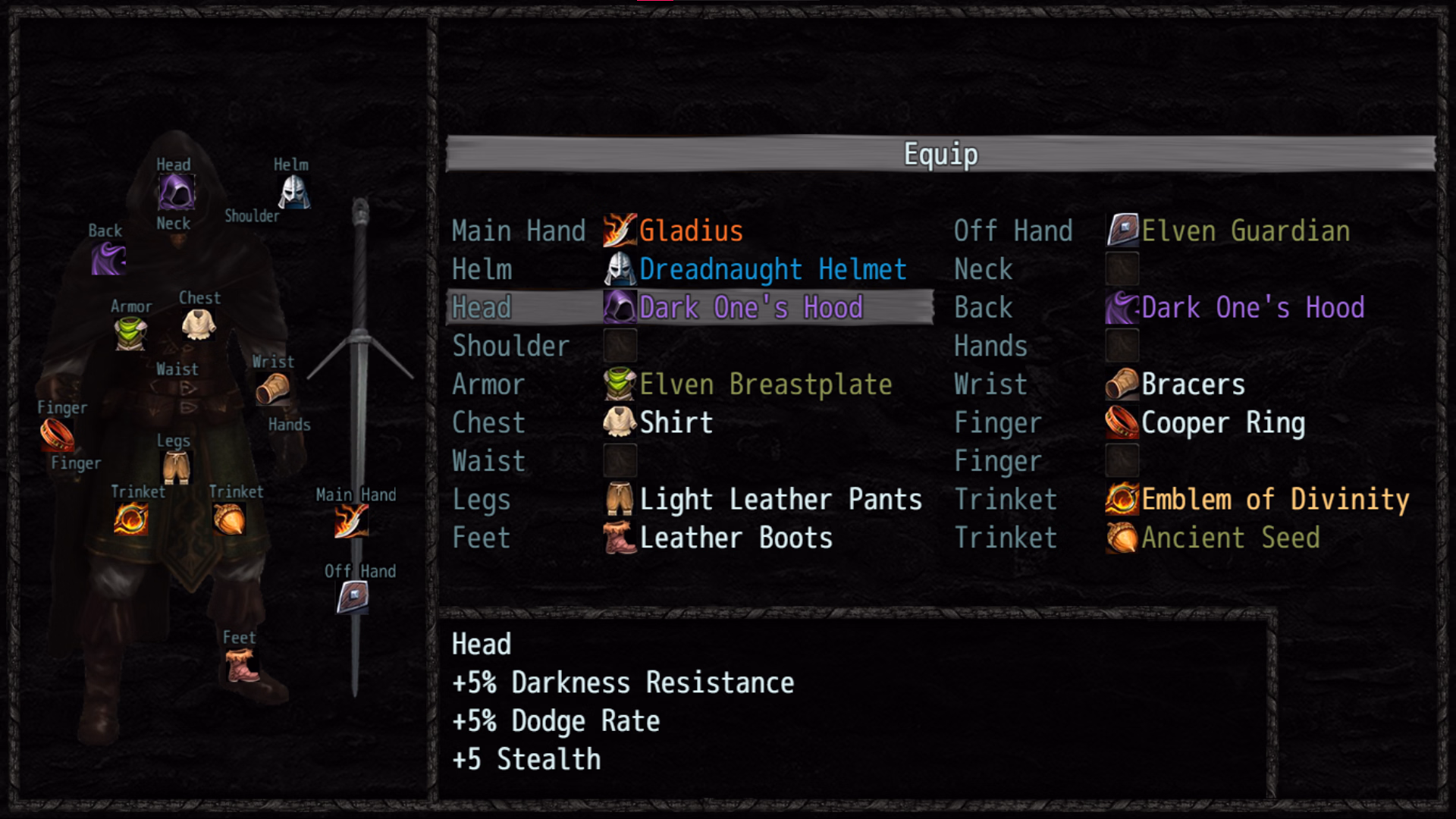
Task: Click the highlighted Head row
Action: 682,307
